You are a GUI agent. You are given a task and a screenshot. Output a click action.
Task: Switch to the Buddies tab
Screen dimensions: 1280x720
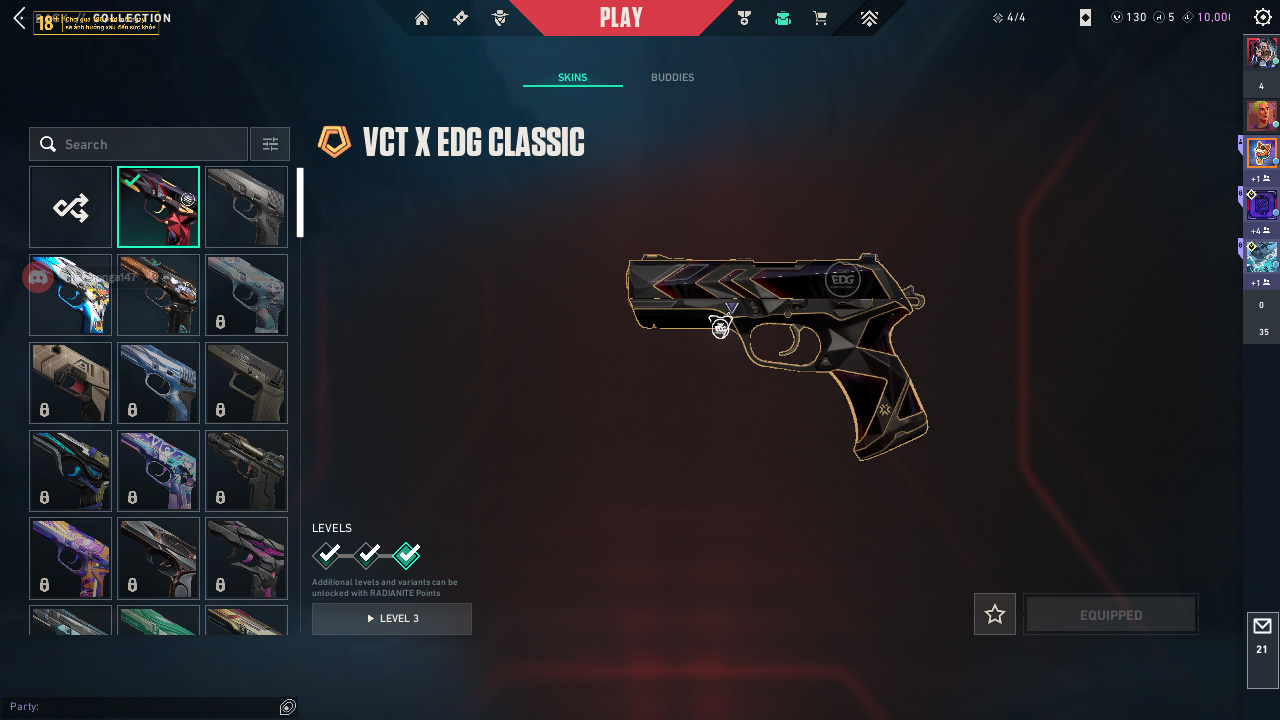[x=672, y=78]
